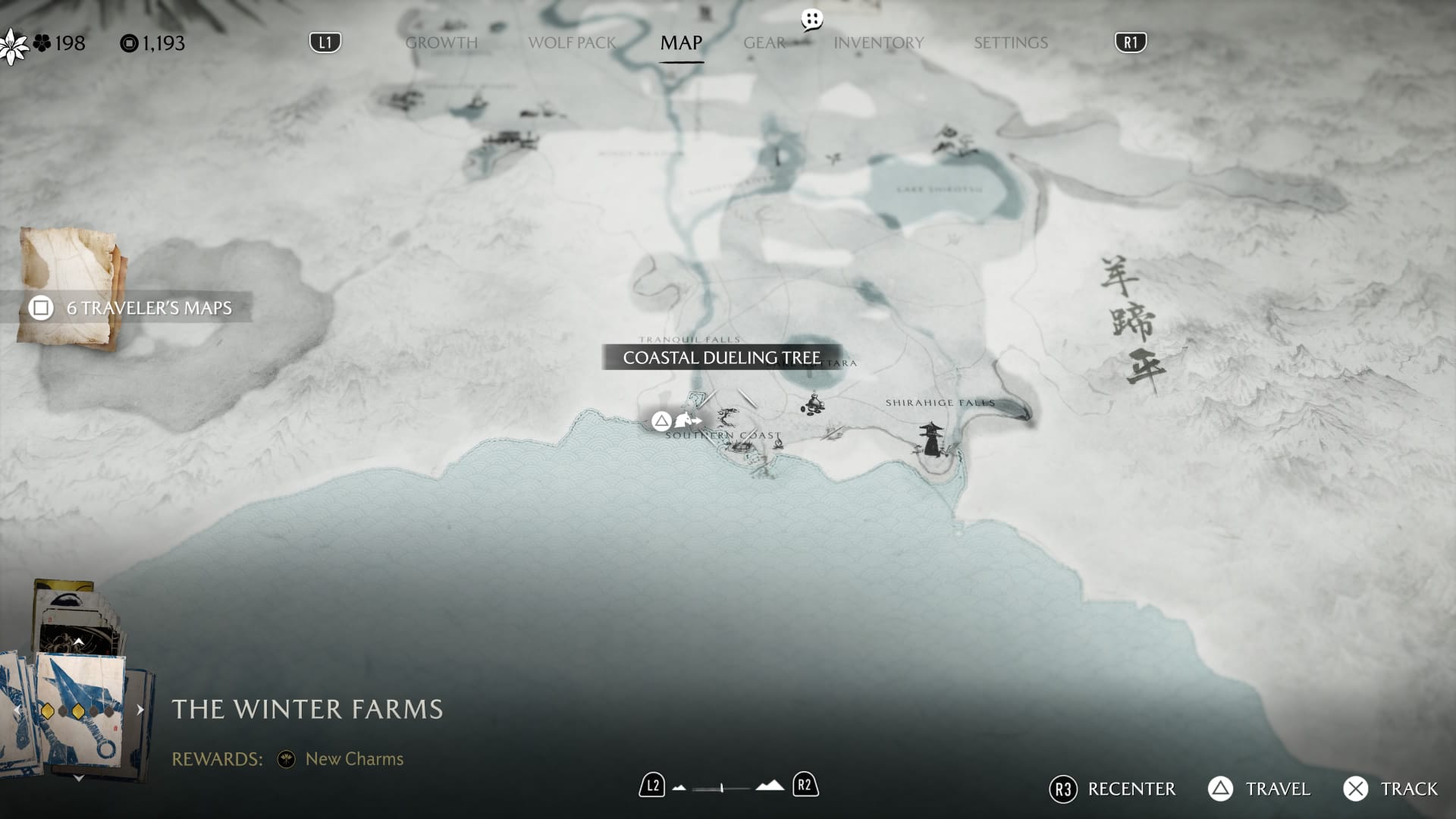
Task: Adjust the map zoom slider
Action: click(x=722, y=788)
